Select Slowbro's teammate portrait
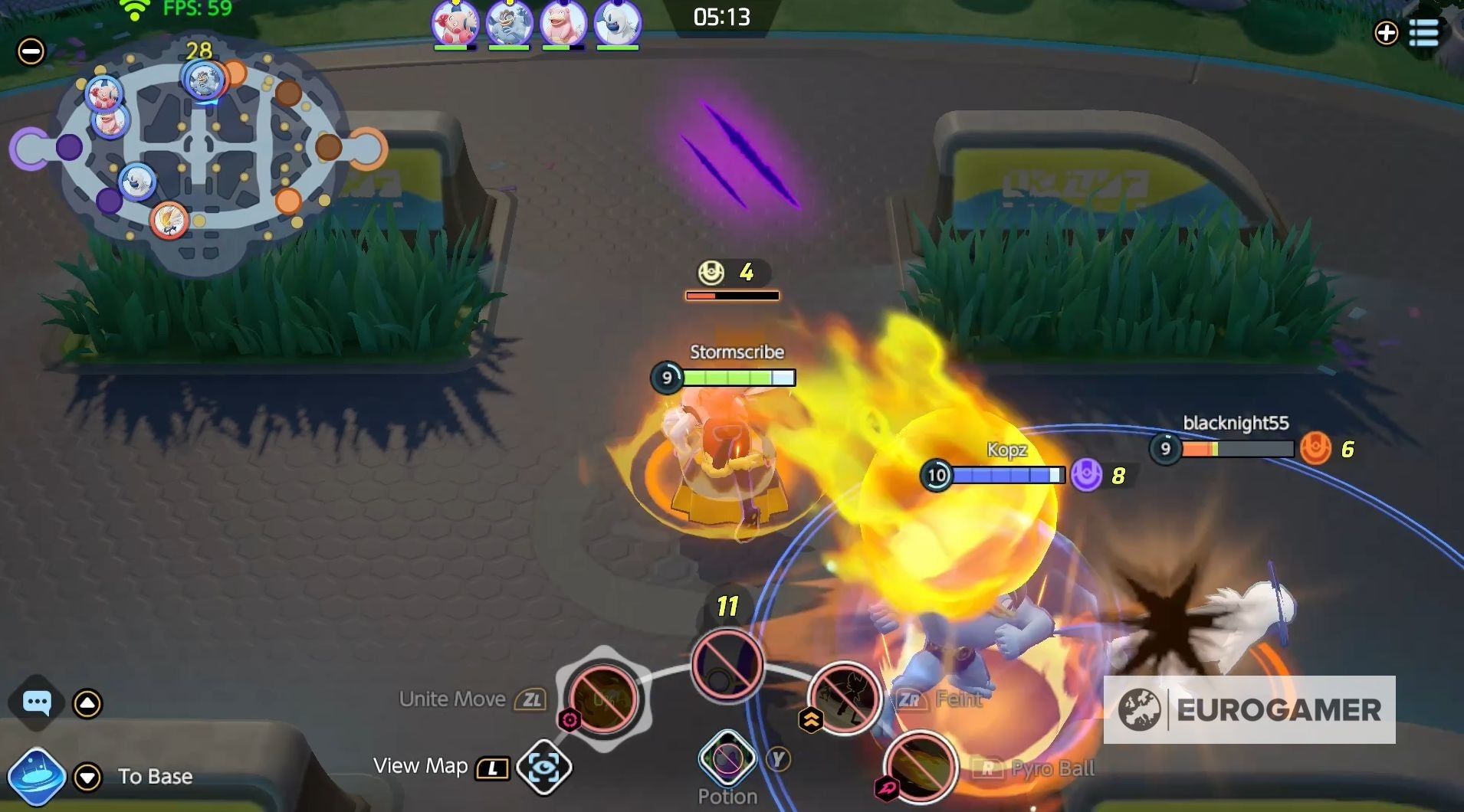 pos(563,24)
